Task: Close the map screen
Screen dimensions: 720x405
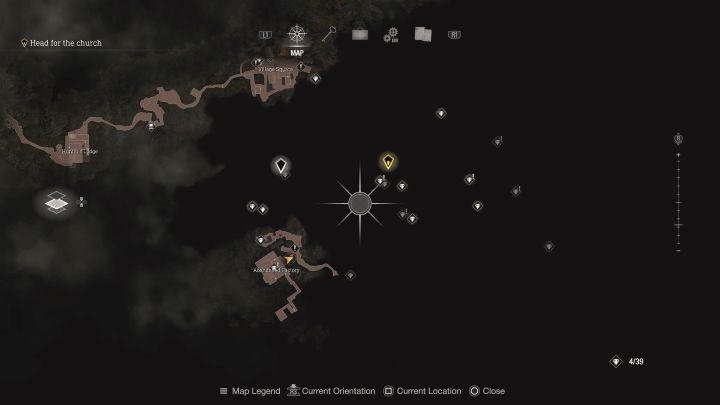Action: (488, 391)
